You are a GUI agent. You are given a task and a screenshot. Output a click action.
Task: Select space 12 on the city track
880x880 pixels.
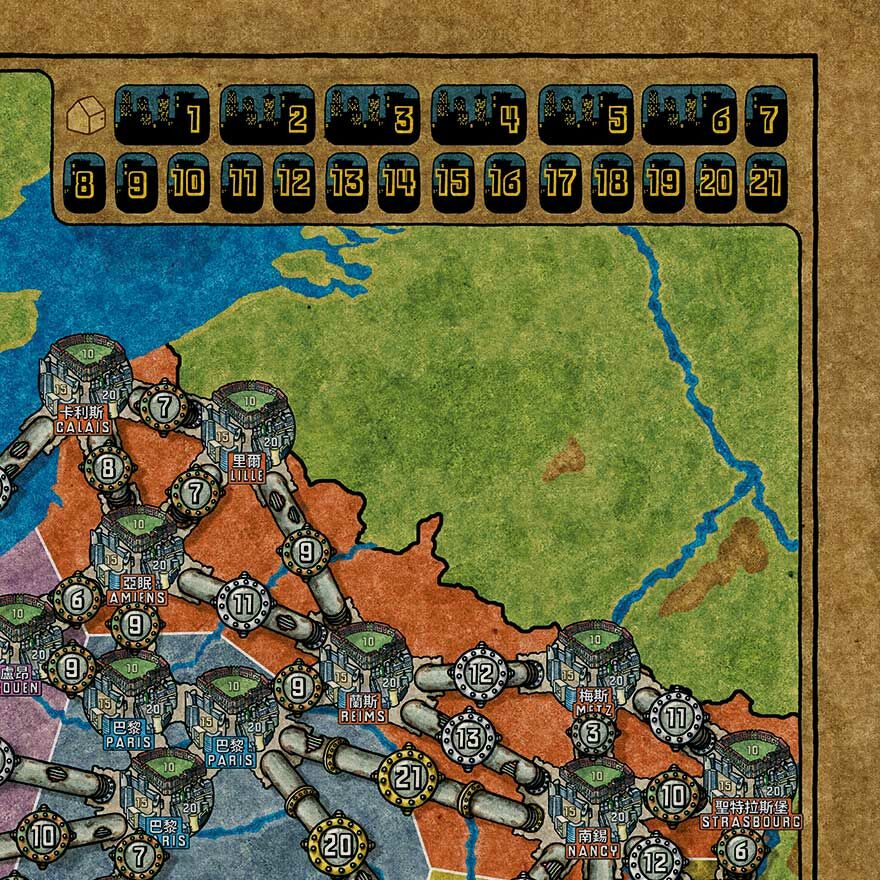(294, 182)
